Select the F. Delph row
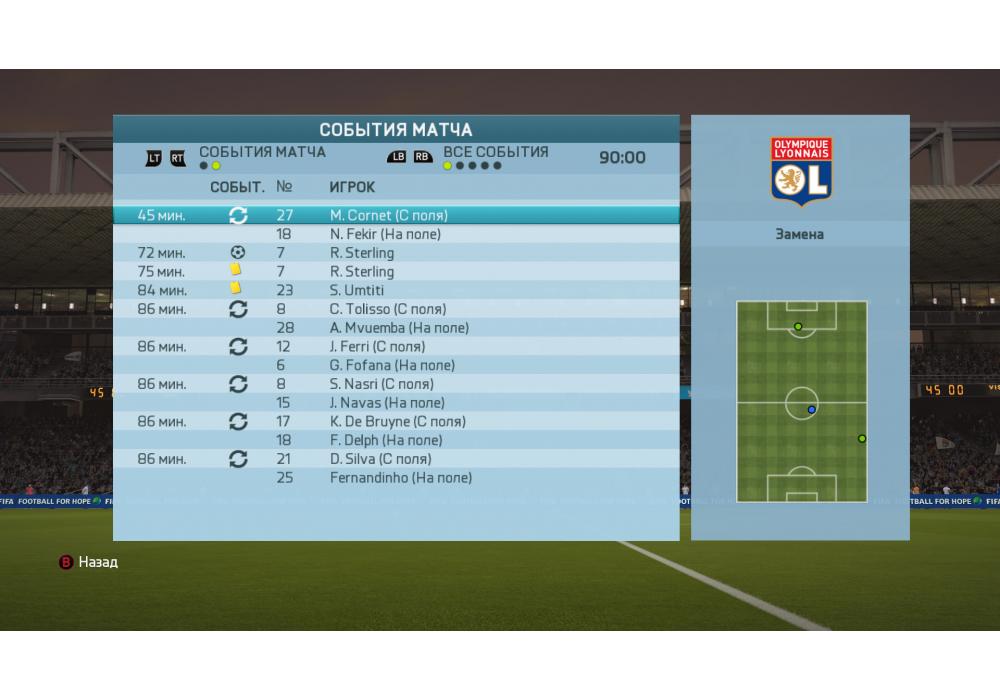This screenshot has width=1000, height=700. point(395,440)
